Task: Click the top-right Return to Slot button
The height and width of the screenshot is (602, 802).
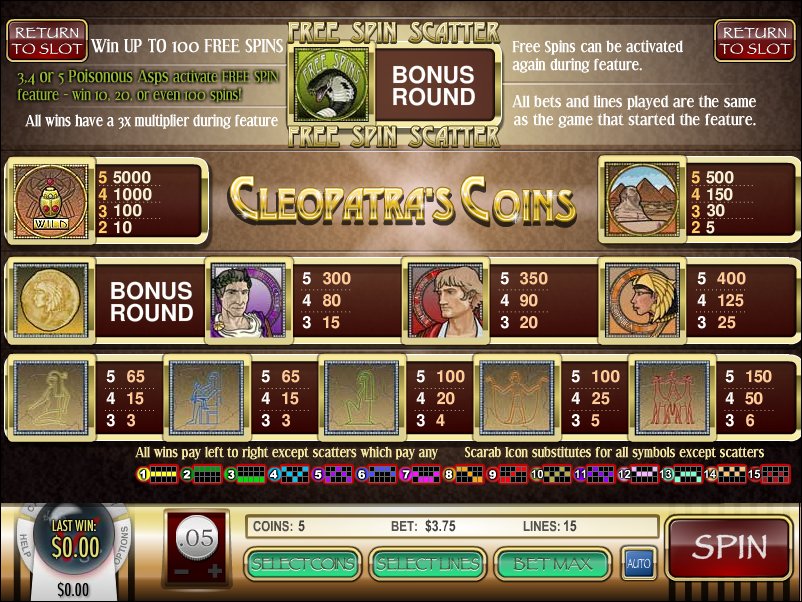Action: point(755,41)
